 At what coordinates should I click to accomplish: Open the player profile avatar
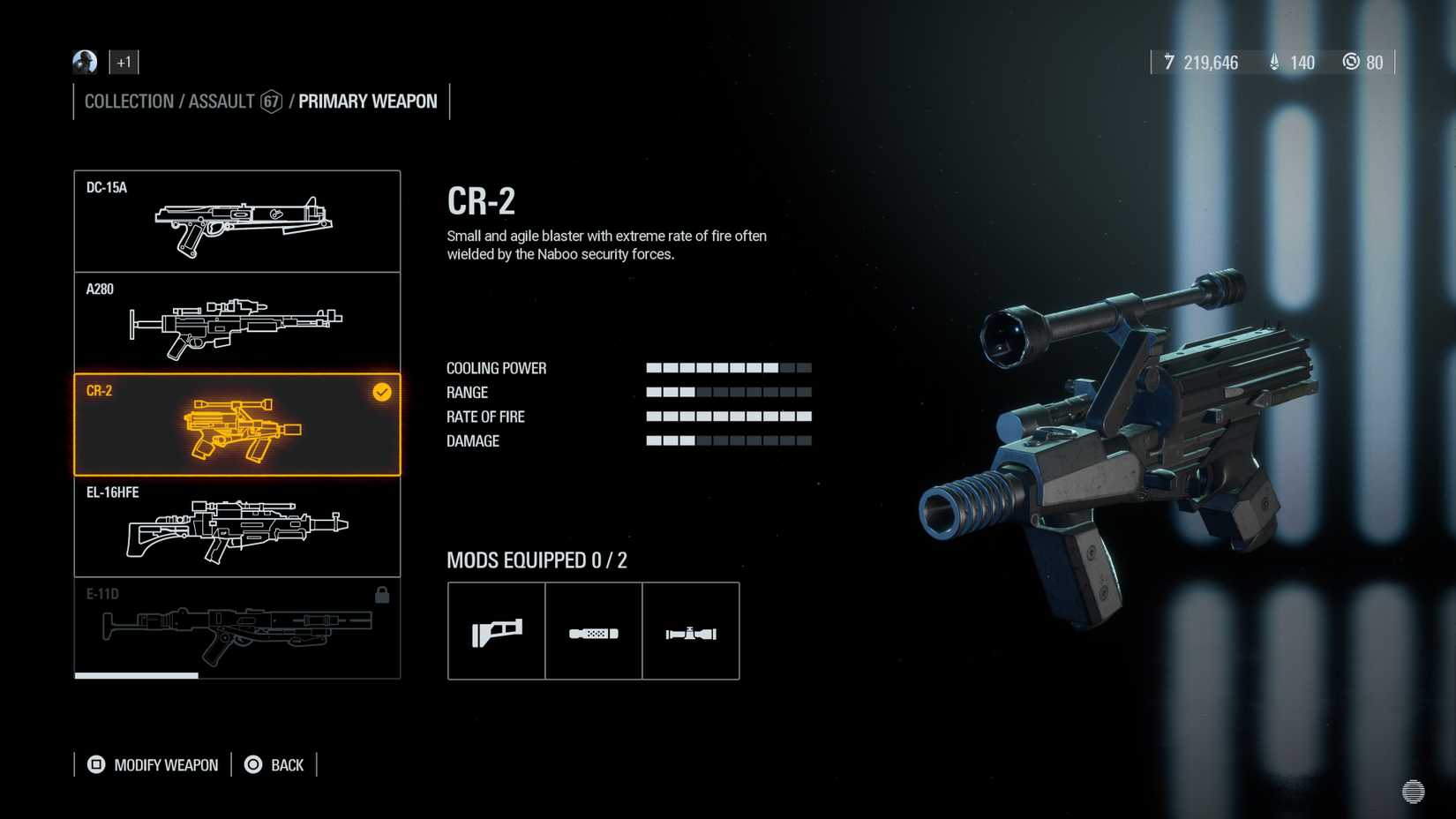pos(83,62)
